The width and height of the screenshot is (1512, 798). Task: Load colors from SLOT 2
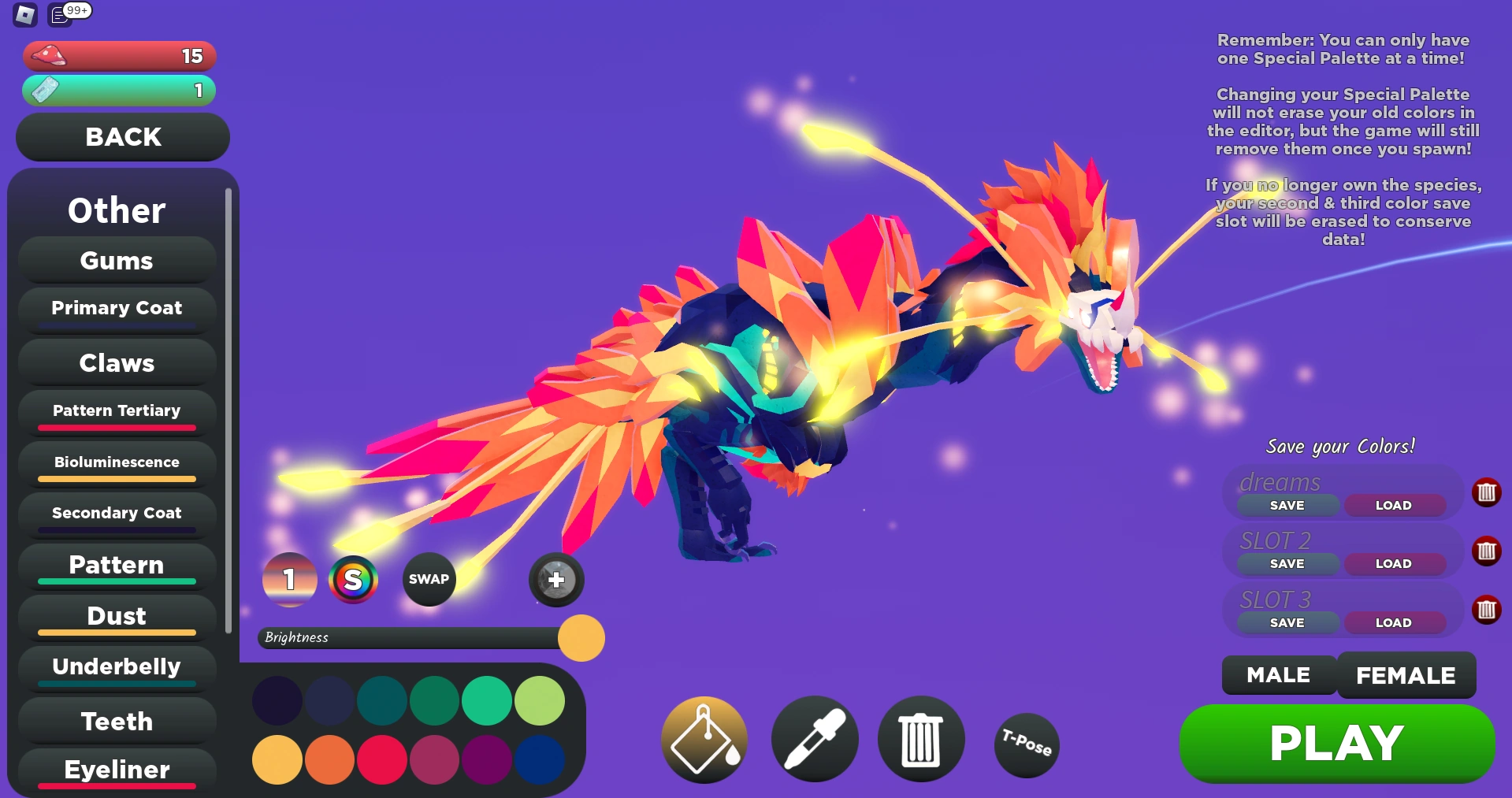(x=1394, y=563)
